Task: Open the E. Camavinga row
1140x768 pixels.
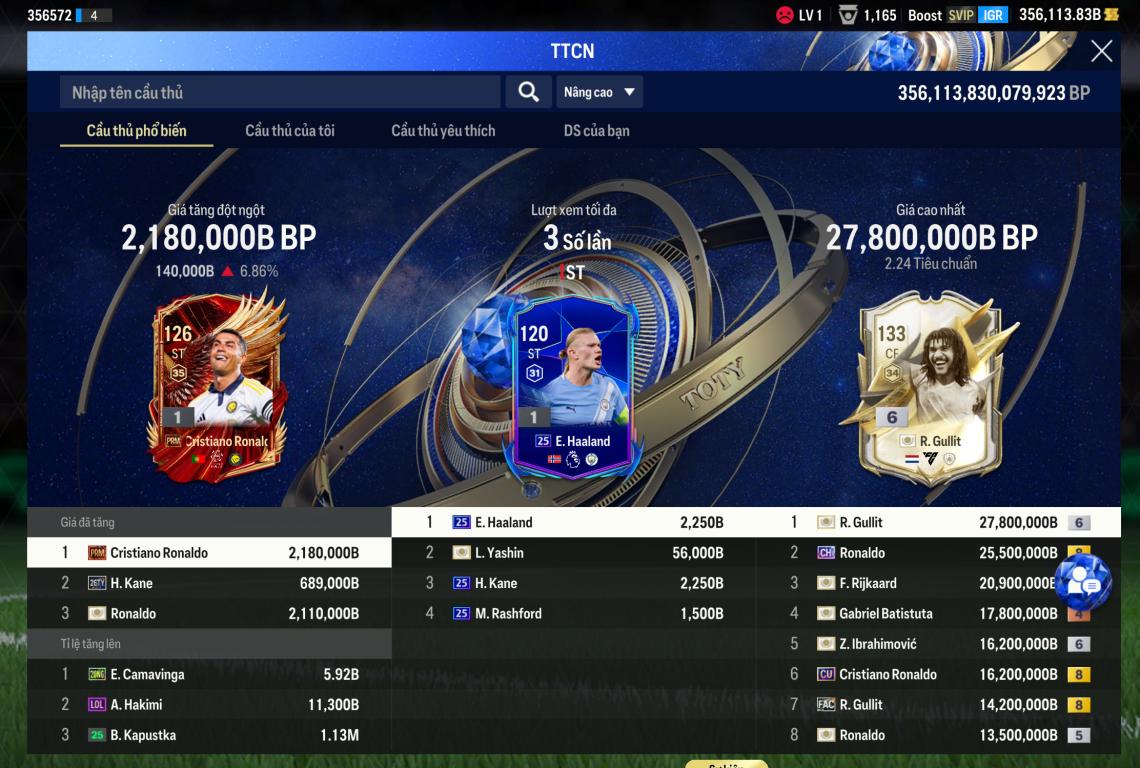Action: pyautogui.click(x=209, y=675)
